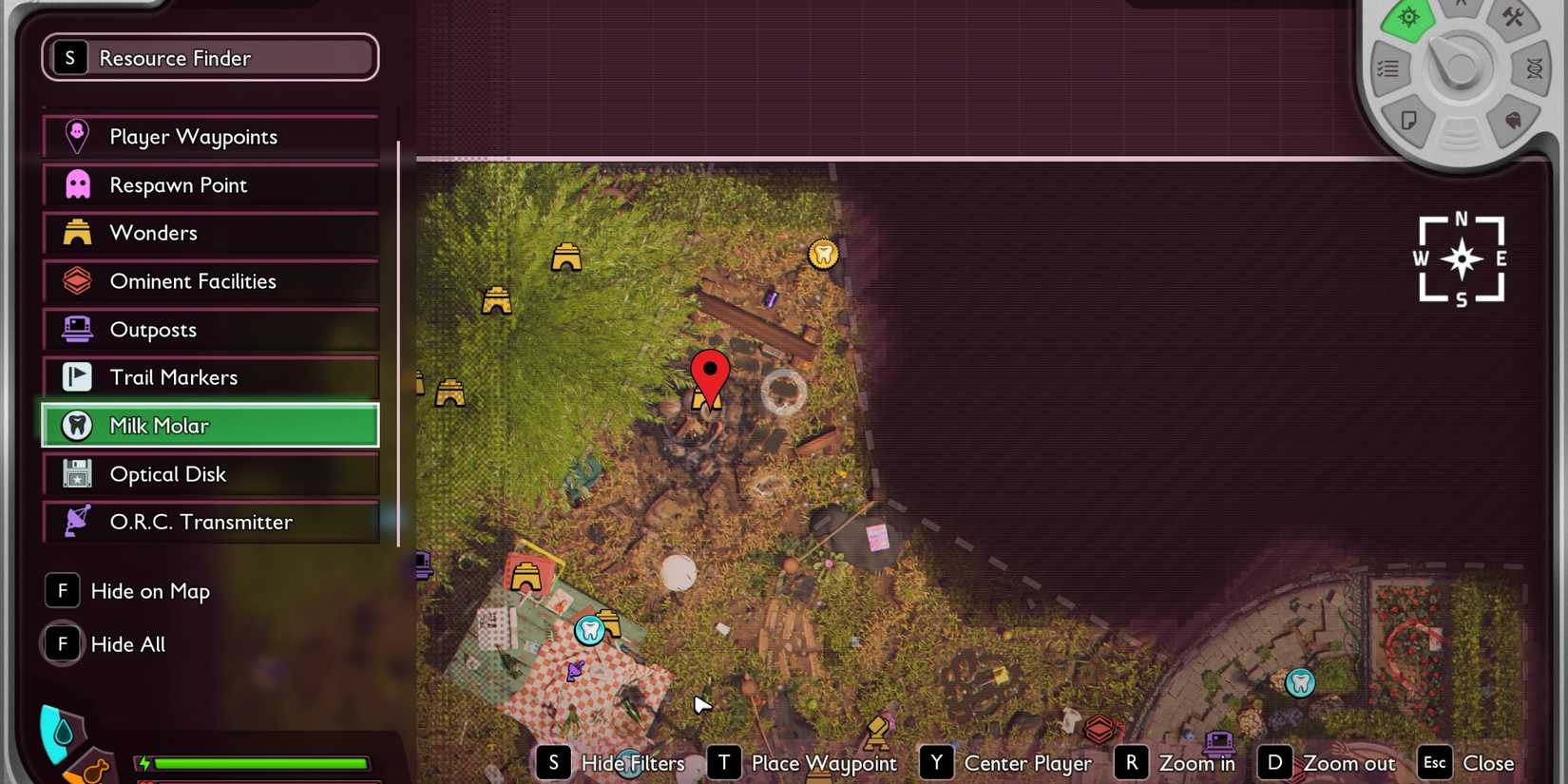
Task: Click Place Waypoint at the bottom bar
Action: click(x=823, y=762)
